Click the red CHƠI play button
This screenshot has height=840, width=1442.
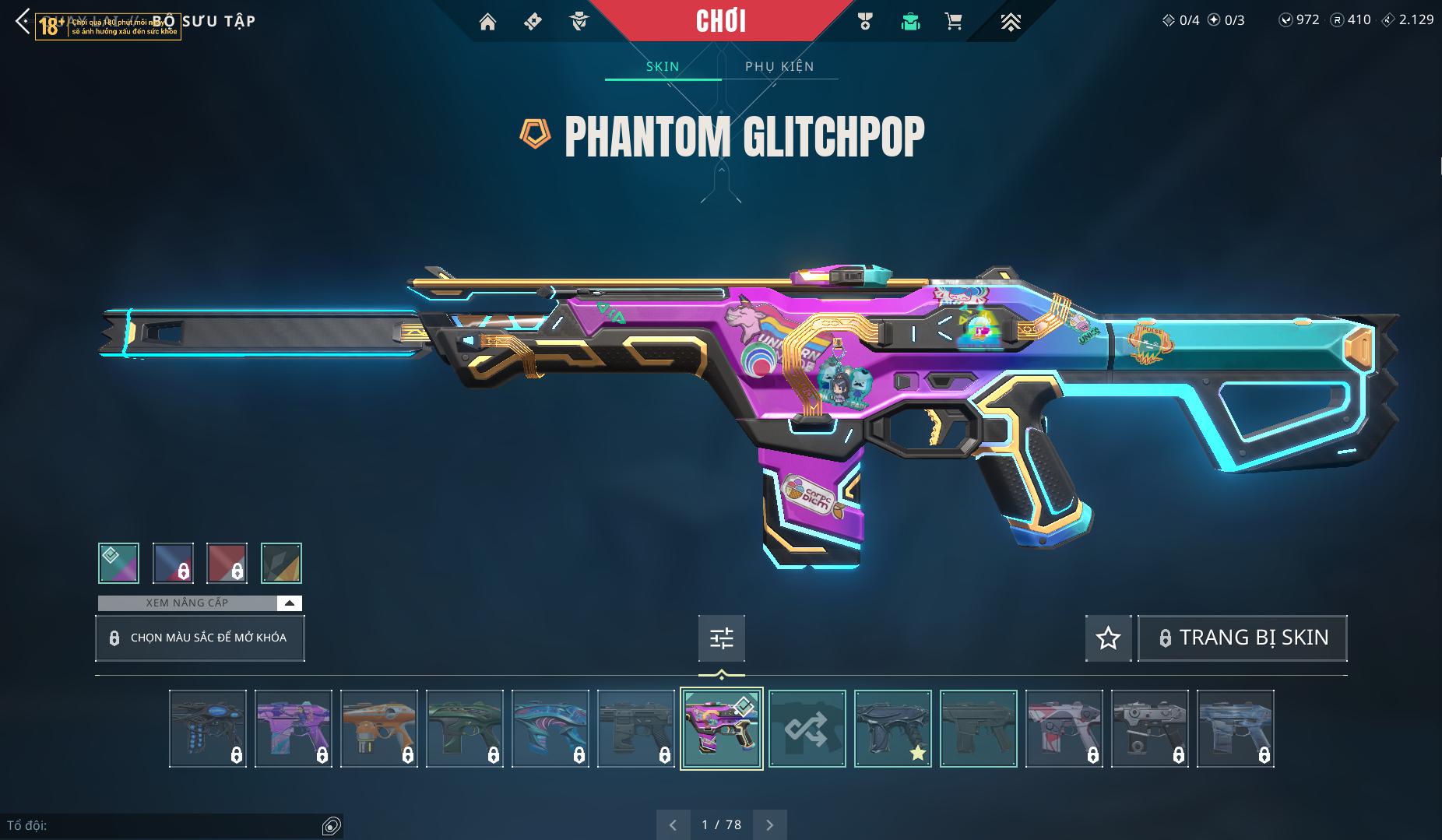click(720, 21)
